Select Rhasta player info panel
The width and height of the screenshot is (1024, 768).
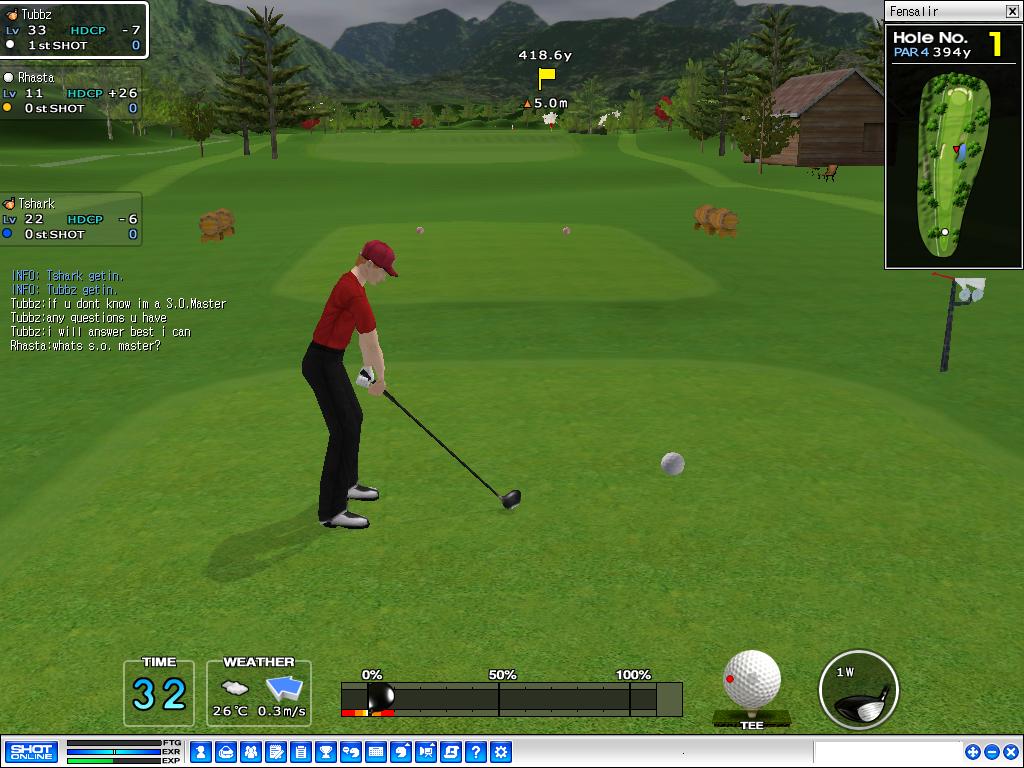point(70,93)
